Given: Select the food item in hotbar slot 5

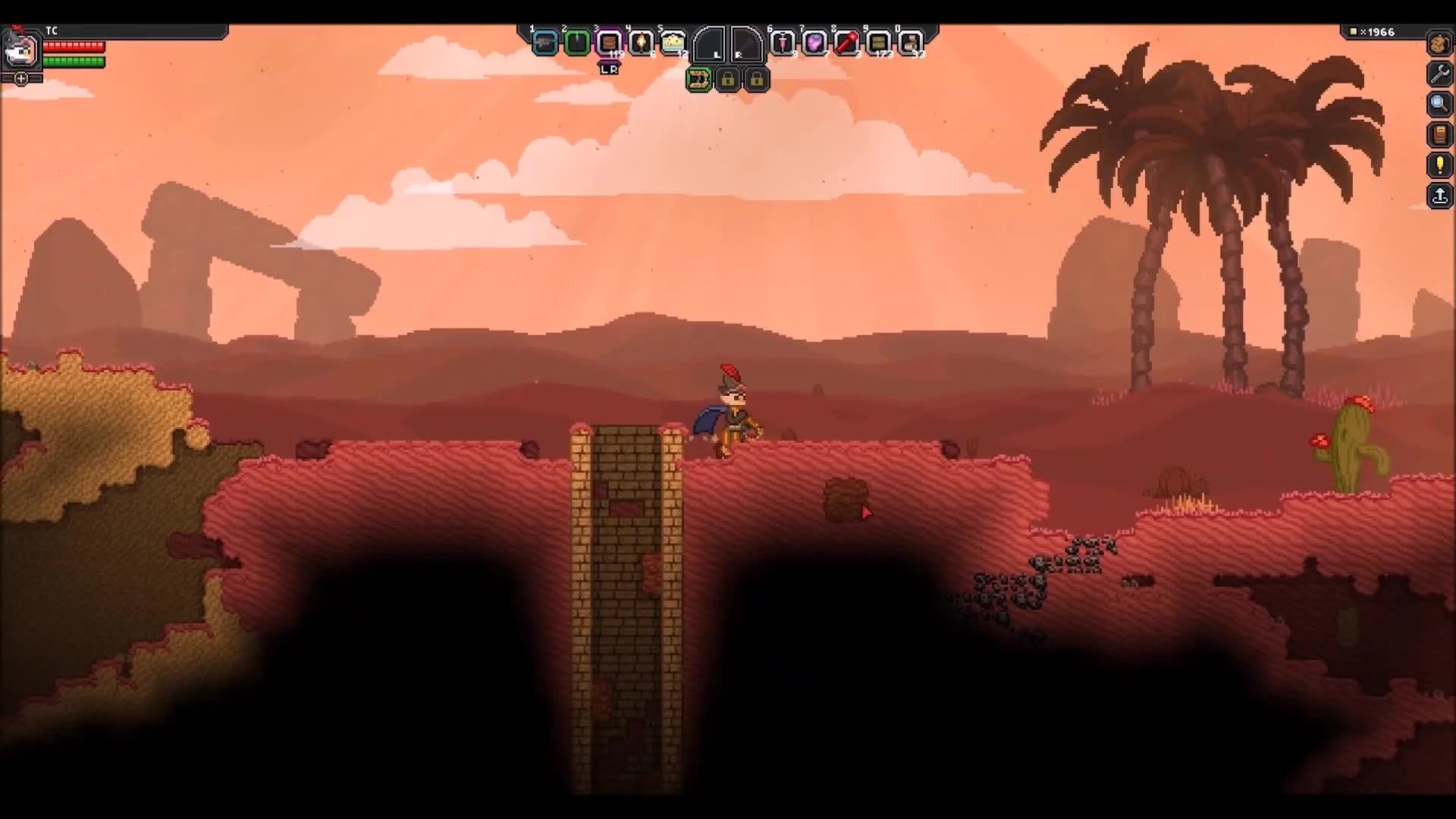Looking at the screenshot, I should (x=673, y=43).
